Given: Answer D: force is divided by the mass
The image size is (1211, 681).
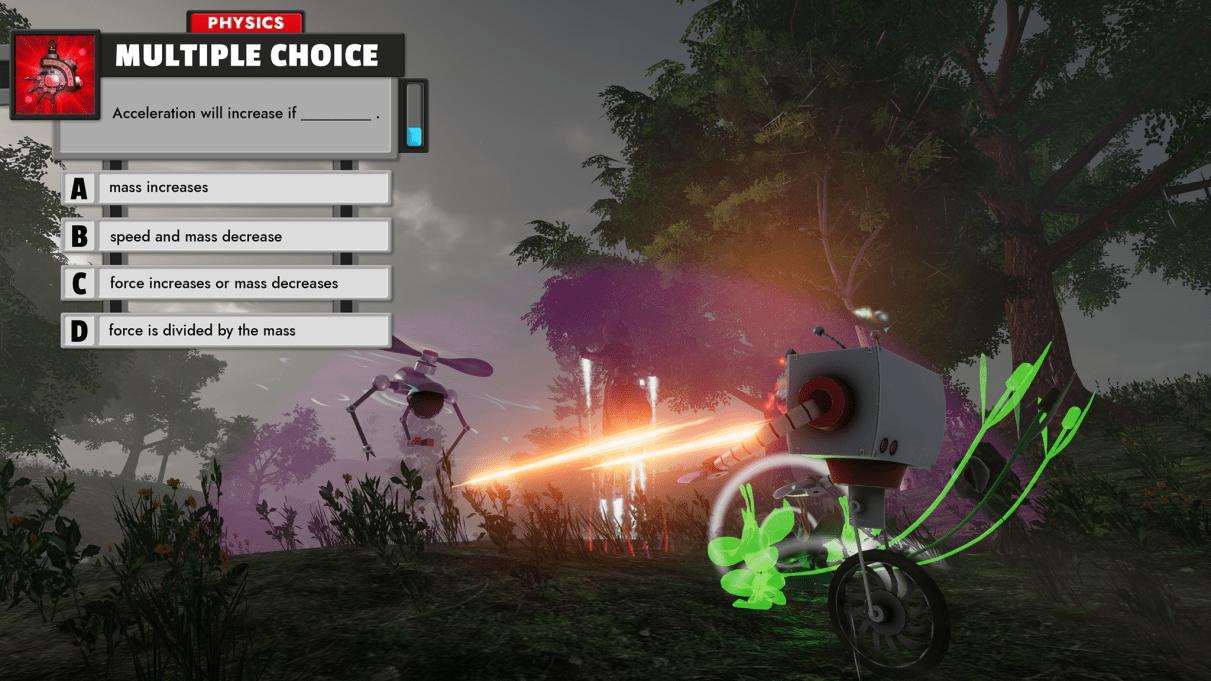Looking at the screenshot, I should 226,330.
